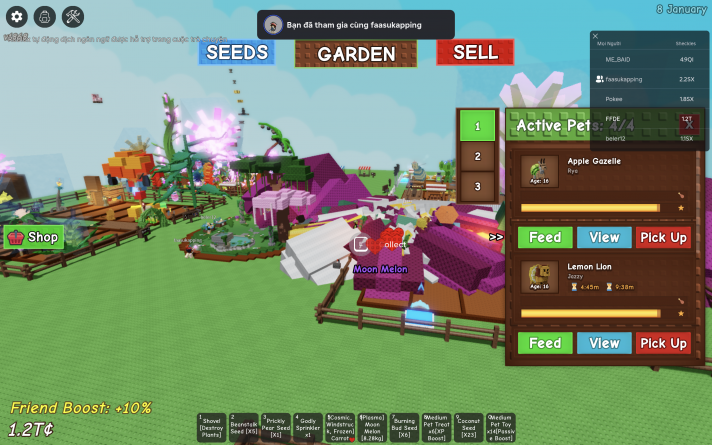Feed the Lemon Lion pet
The width and height of the screenshot is (712, 445).
(x=544, y=343)
